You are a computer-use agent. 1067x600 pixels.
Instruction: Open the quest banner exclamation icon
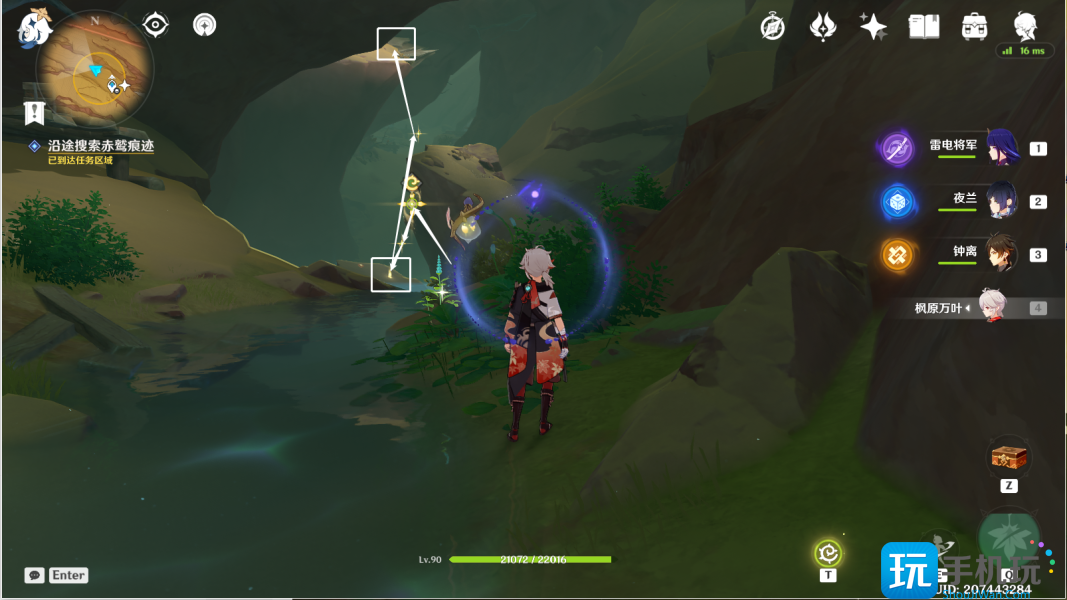click(35, 111)
